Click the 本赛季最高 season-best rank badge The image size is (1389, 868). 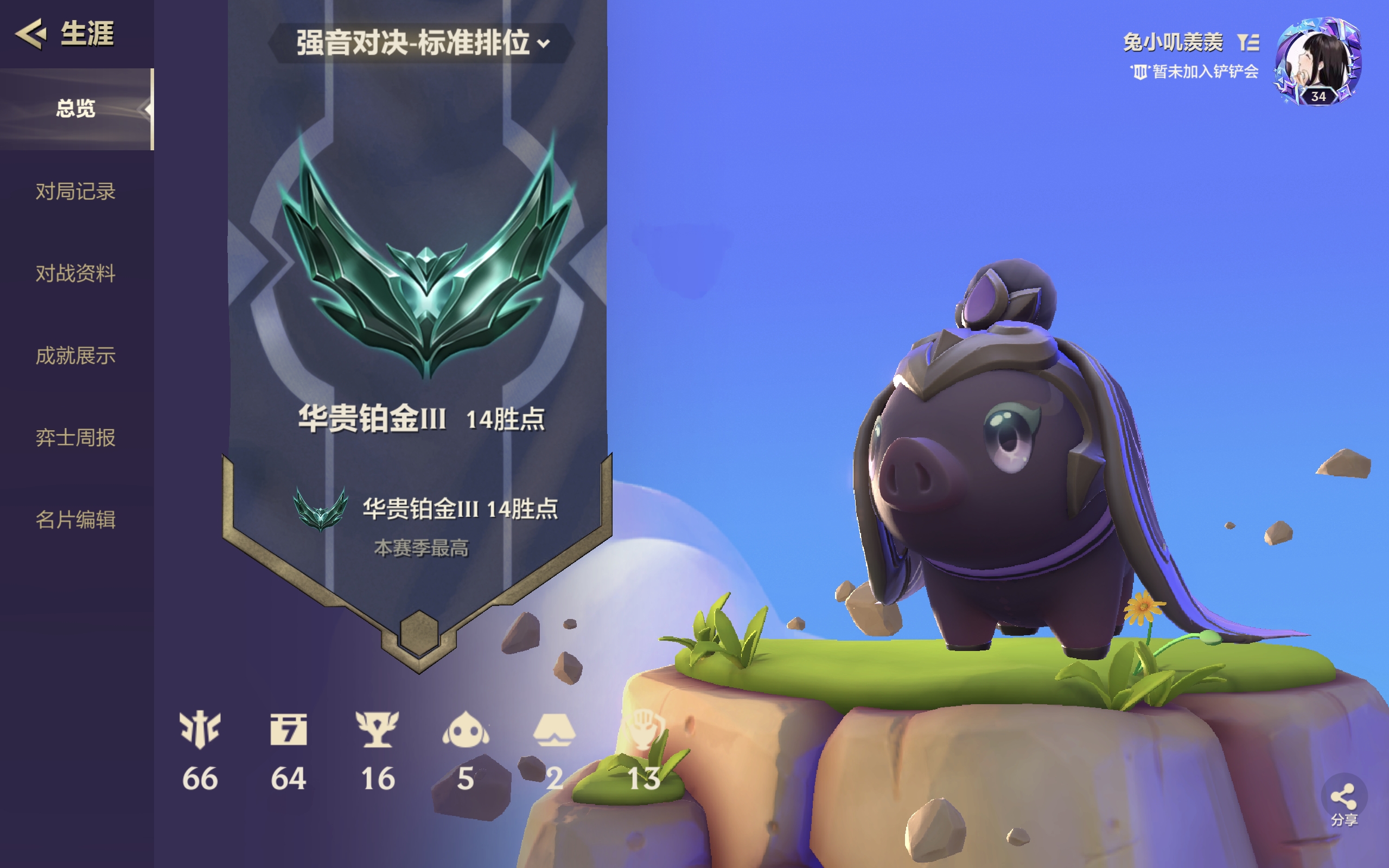[320, 509]
